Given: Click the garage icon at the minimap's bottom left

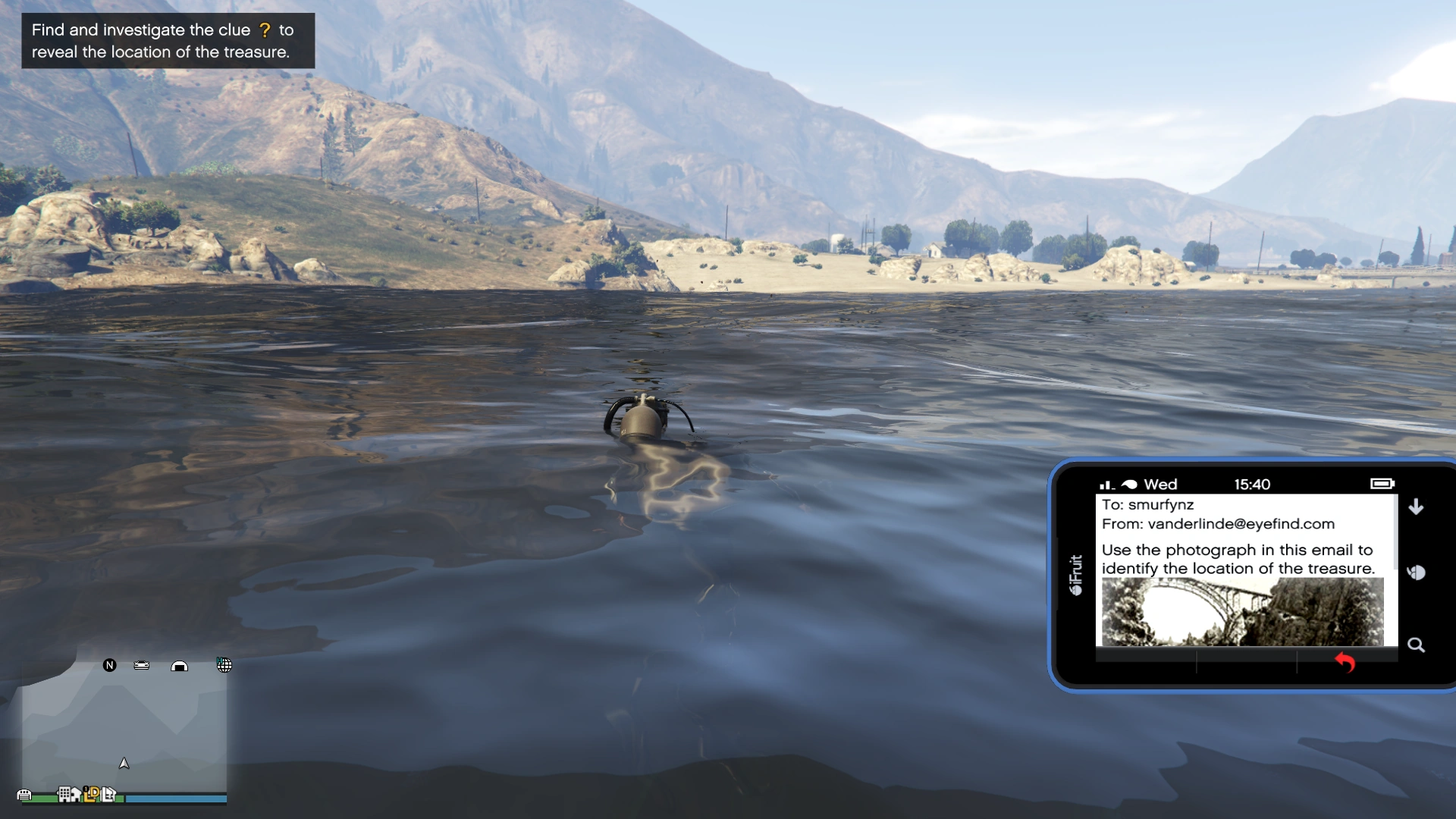Looking at the screenshot, I should click(x=24, y=795).
